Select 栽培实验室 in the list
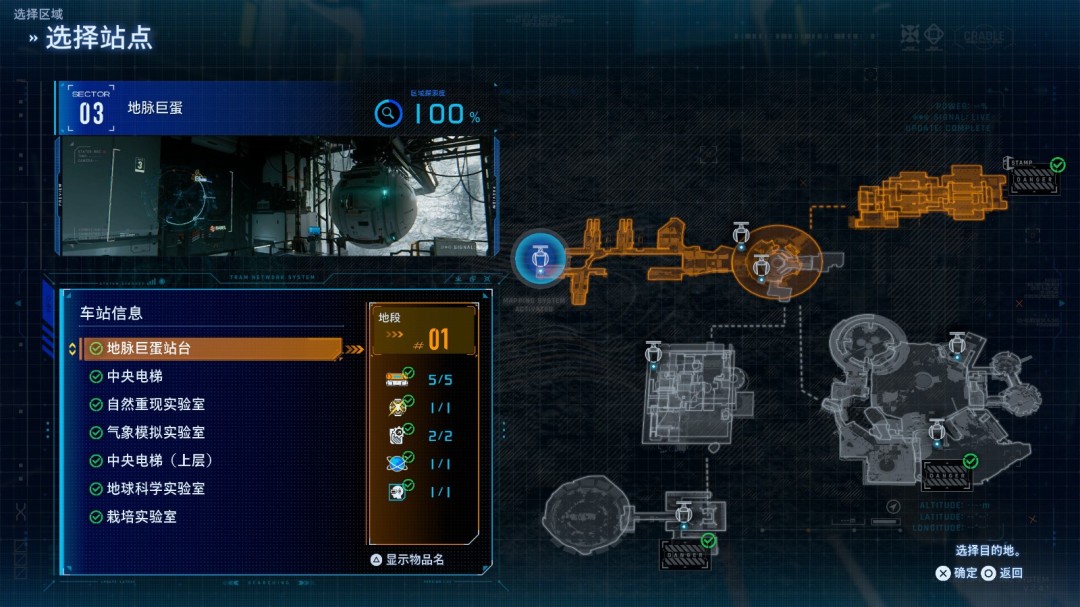This screenshot has width=1080, height=607. click(141, 517)
